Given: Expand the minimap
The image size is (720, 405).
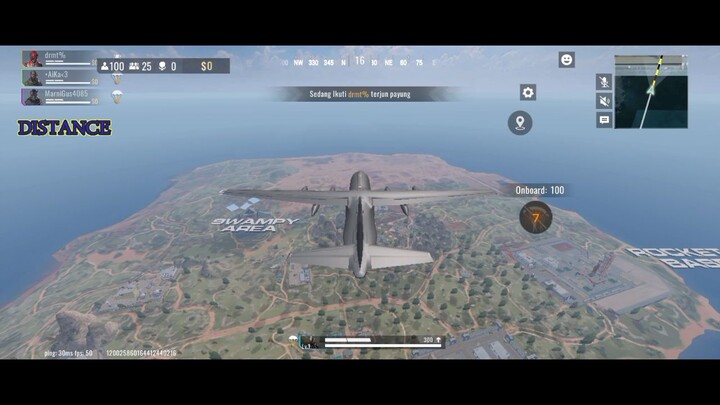Looking at the screenshot, I should tap(651, 91).
